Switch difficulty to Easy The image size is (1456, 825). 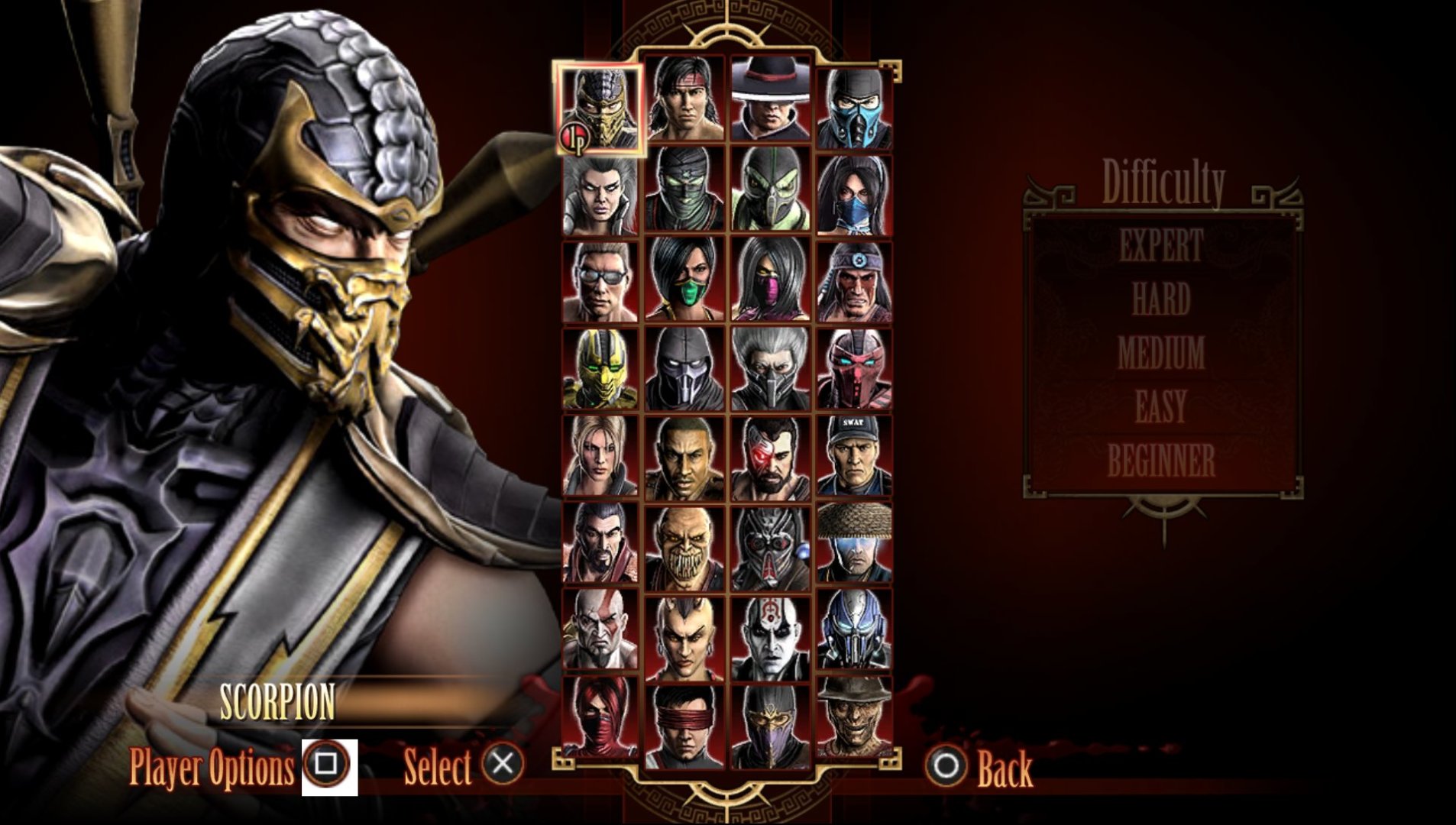click(1160, 406)
